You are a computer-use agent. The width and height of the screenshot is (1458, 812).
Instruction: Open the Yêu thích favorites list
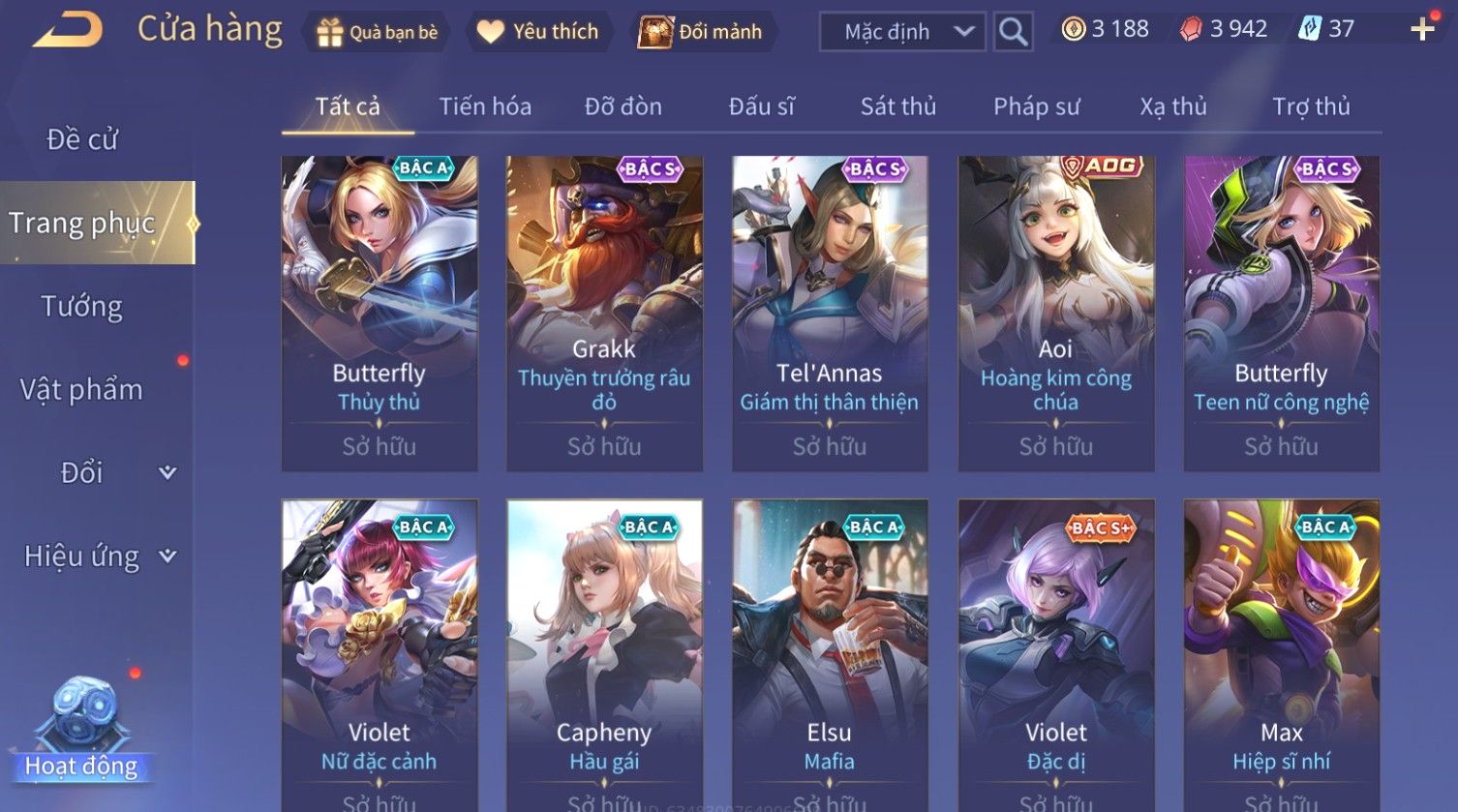coord(538,32)
